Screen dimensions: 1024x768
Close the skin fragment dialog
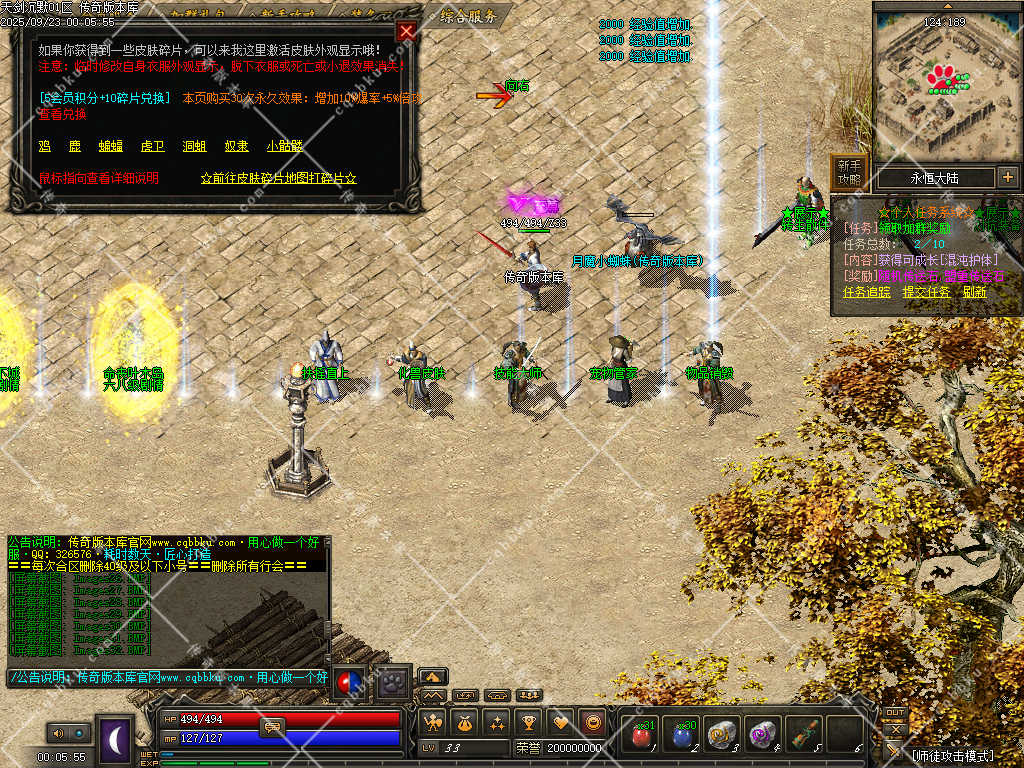(406, 31)
